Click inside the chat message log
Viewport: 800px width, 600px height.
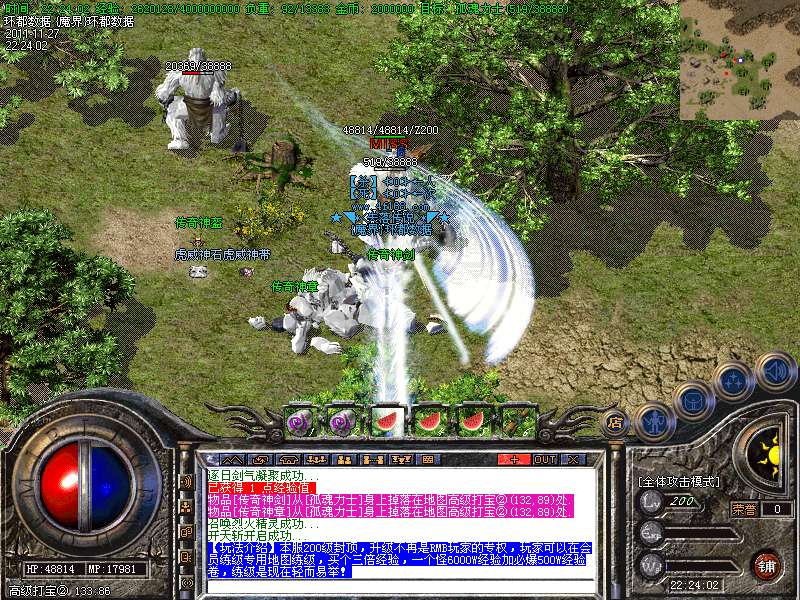(x=400, y=522)
